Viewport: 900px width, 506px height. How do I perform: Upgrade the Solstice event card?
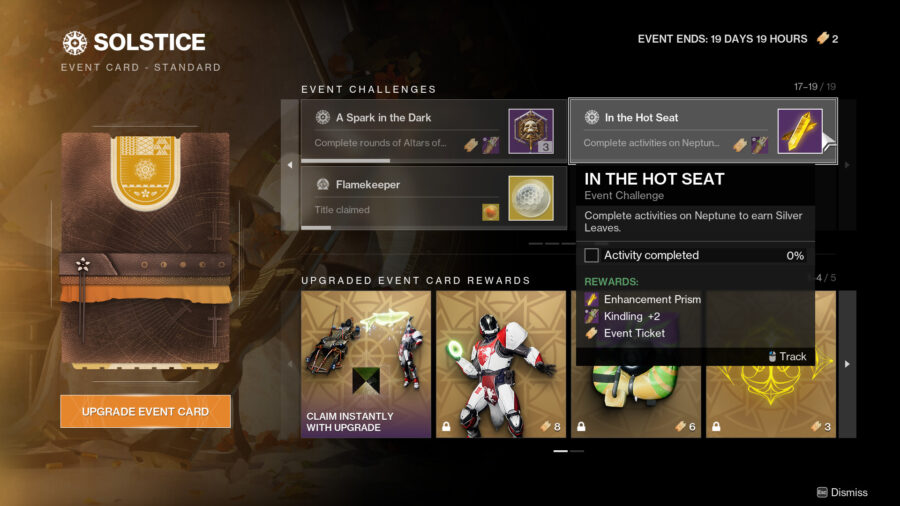pos(145,411)
